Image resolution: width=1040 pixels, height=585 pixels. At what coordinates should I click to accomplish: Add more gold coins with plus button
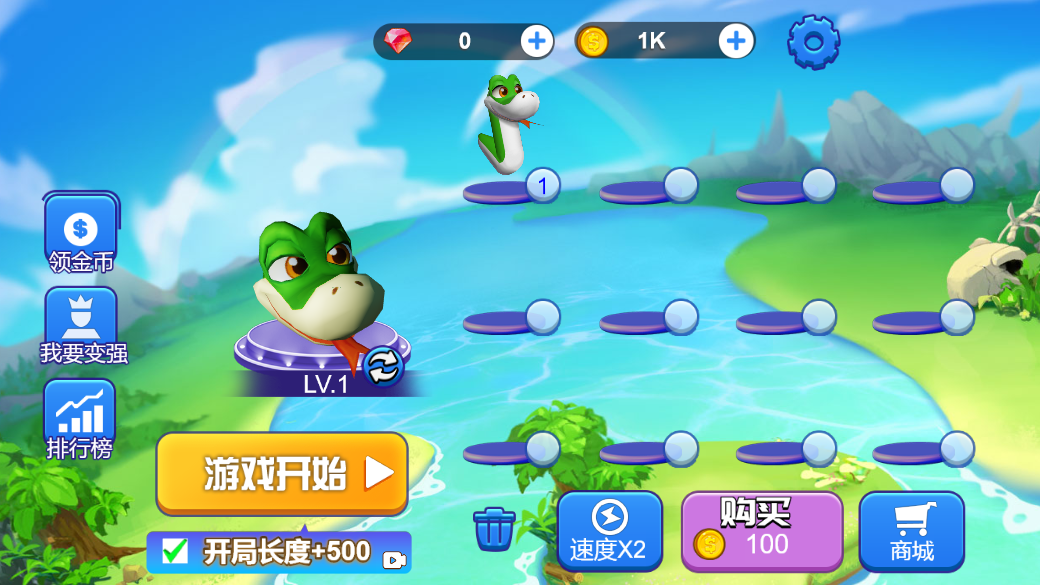pyautogui.click(x=736, y=41)
